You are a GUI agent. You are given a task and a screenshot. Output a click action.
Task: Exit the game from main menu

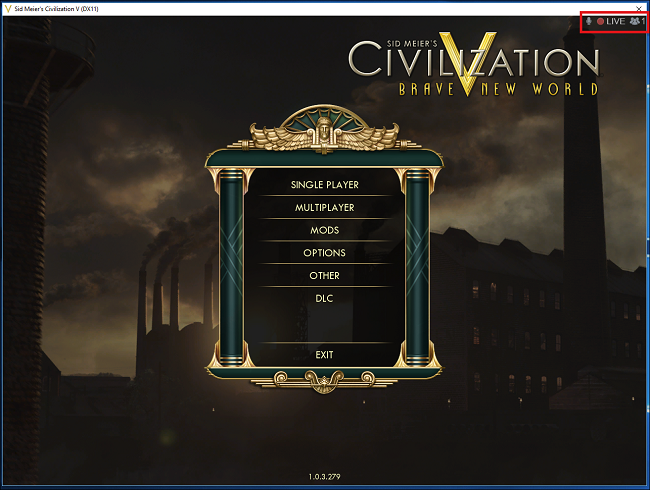point(324,355)
